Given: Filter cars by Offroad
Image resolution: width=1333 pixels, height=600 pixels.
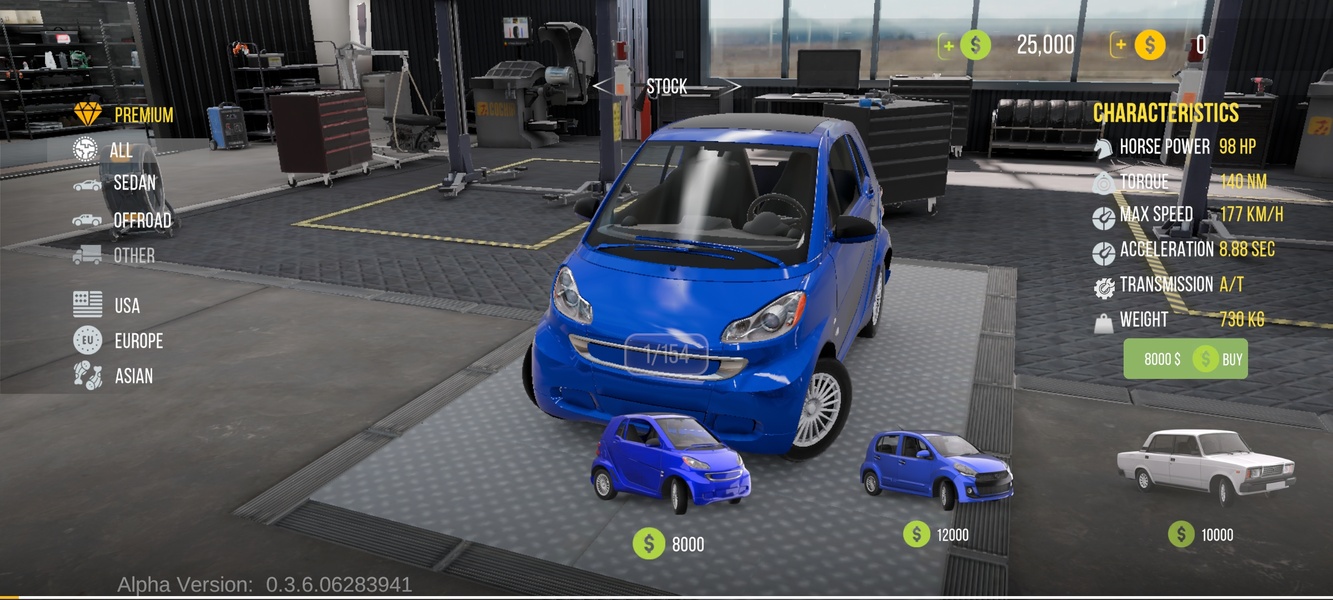Looking at the screenshot, I should pyautogui.click(x=123, y=220).
